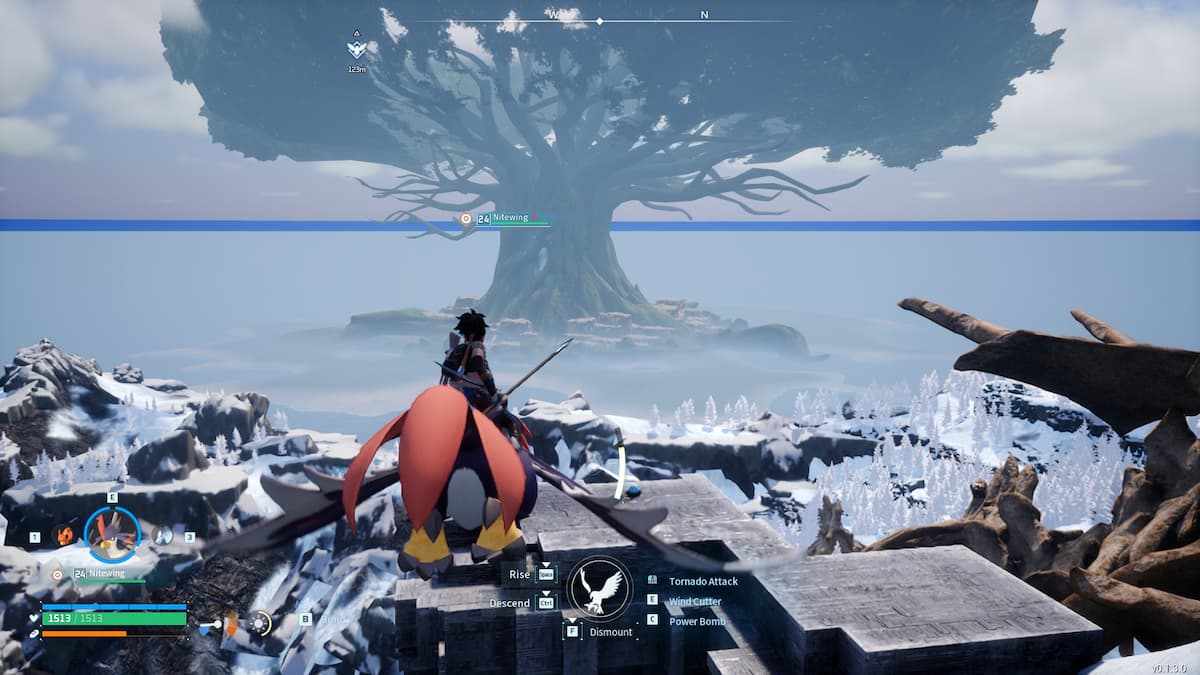Select the 123m waypoint marker
This screenshot has height=675, width=1200.
356,49
